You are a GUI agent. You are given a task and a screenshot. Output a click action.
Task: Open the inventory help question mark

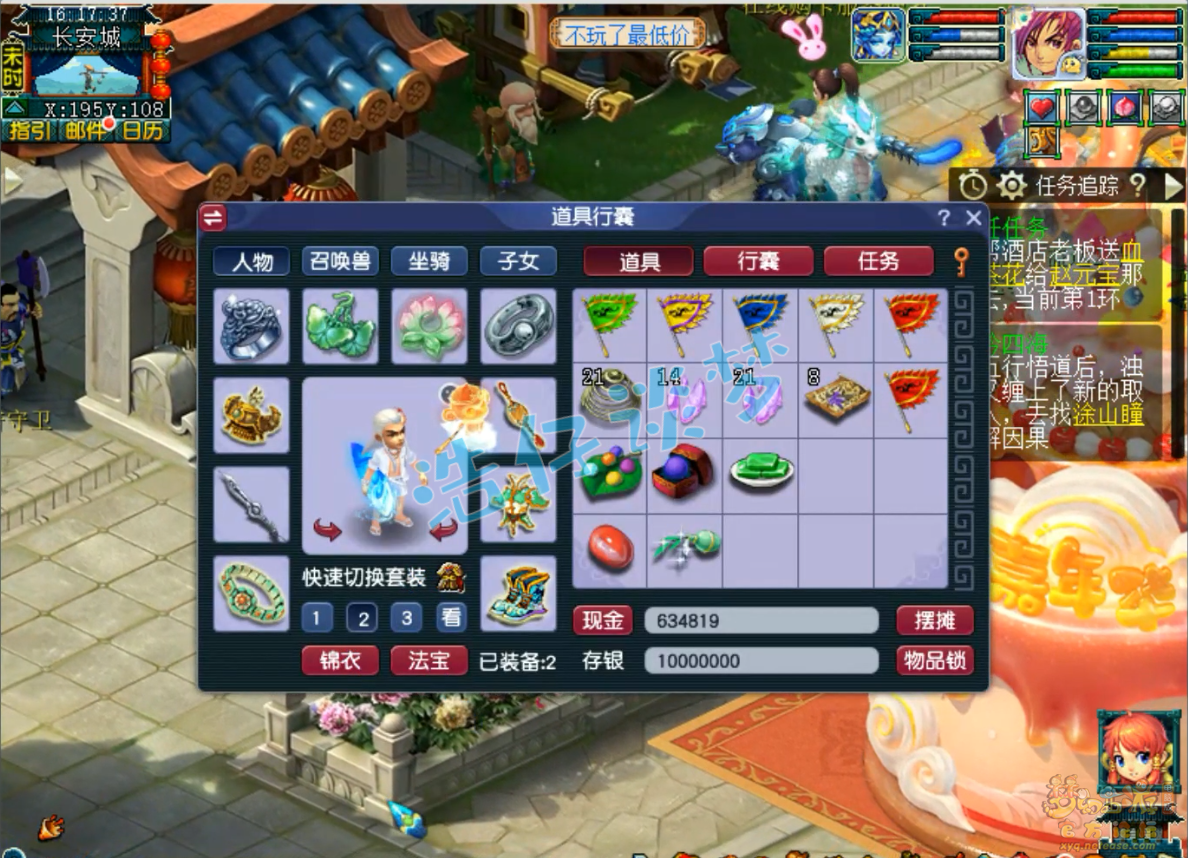[944, 217]
